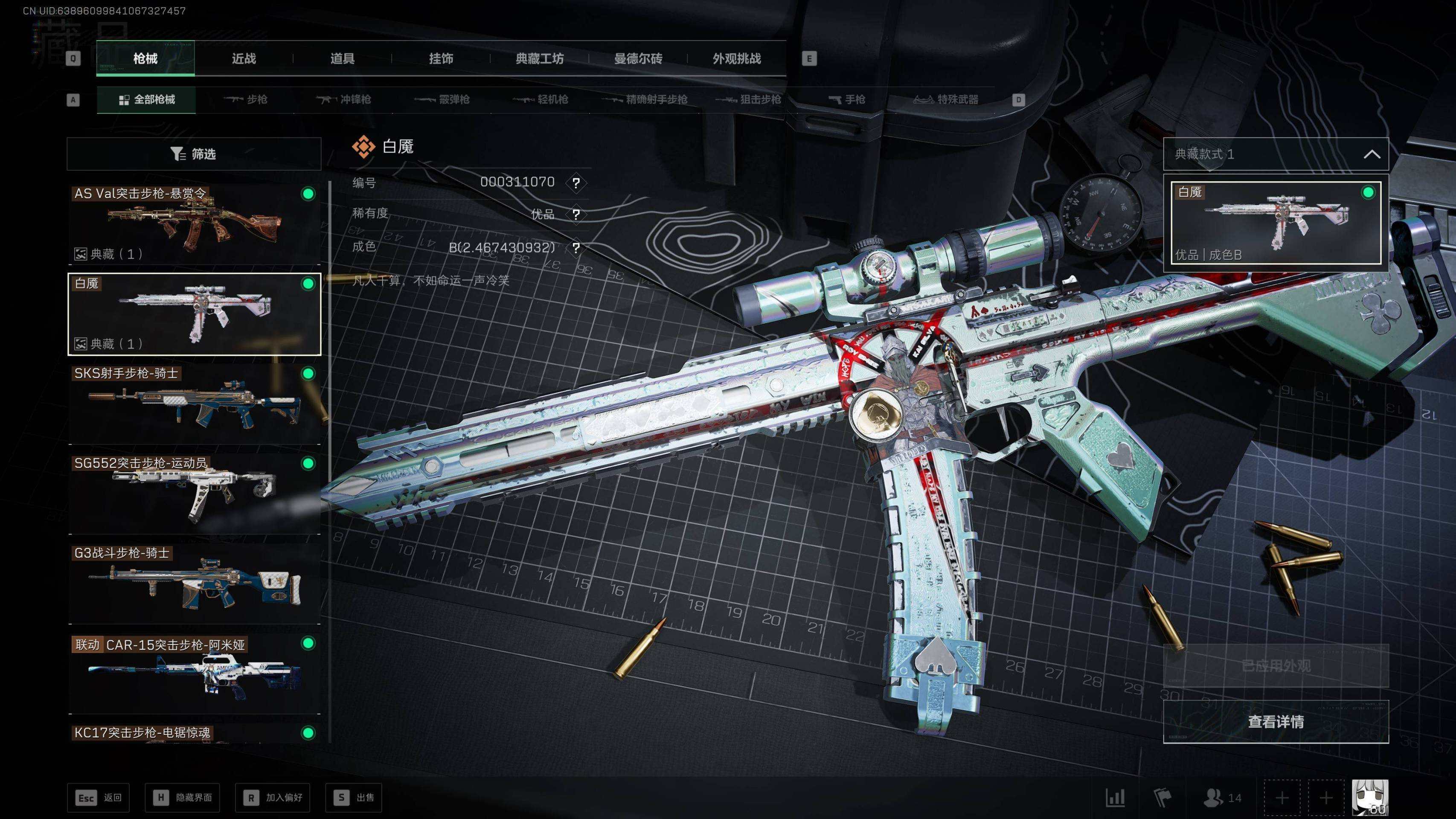The width and height of the screenshot is (1456, 819).
Task: Click the 查看详情 view details button
Action: 1276,722
